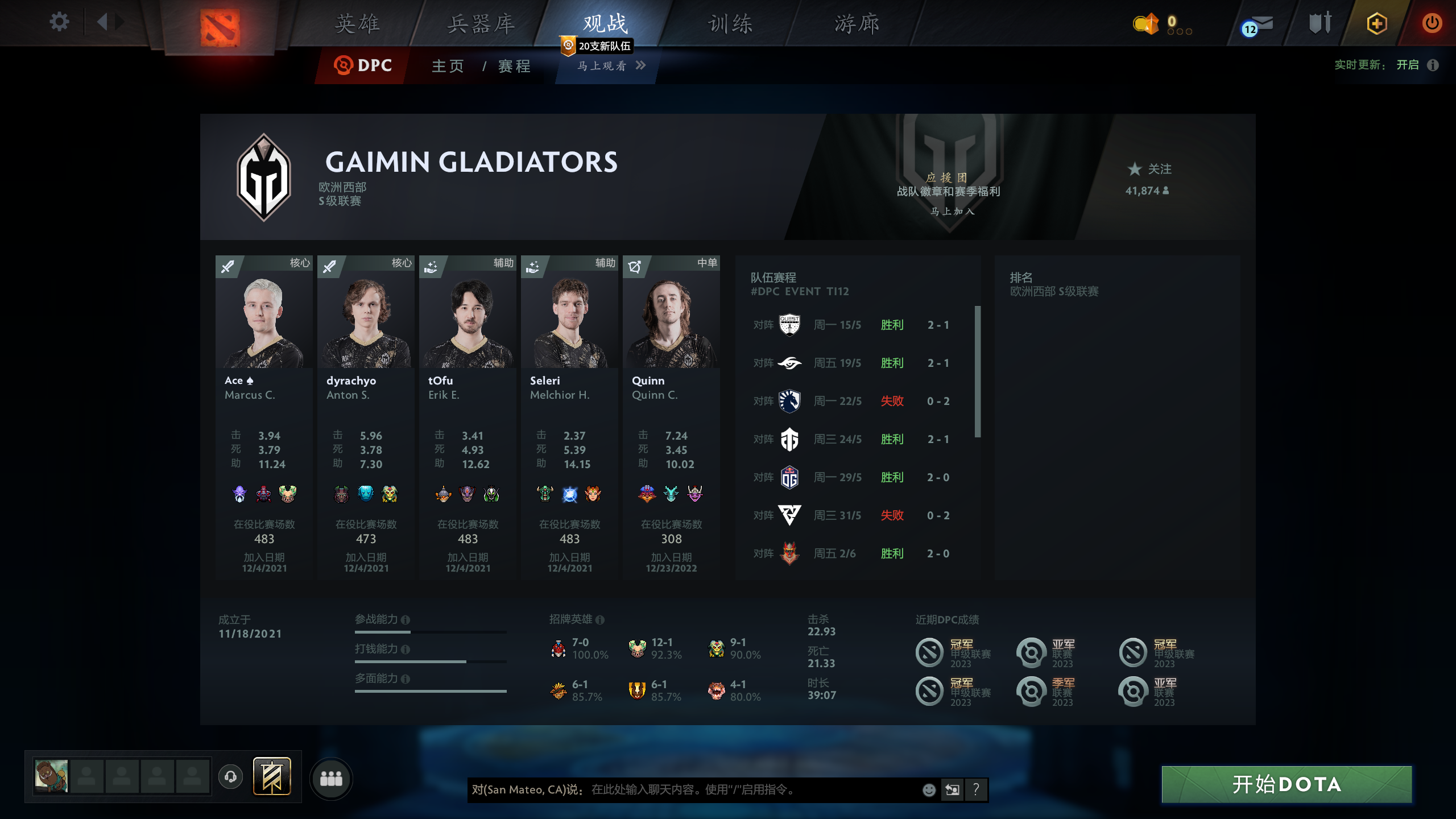Follow Gaimin Gladiators with 关注 star
The width and height of the screenshot is (1456, 819).
(x=1149, y=169)
